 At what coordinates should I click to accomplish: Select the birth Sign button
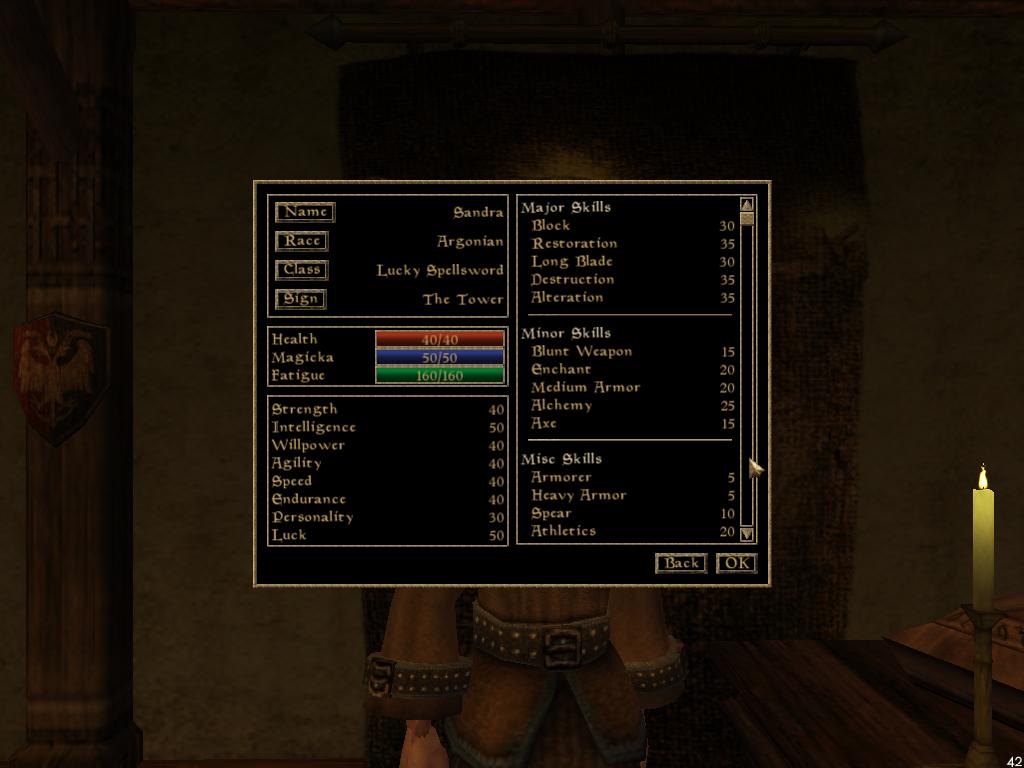click(300, 299)
